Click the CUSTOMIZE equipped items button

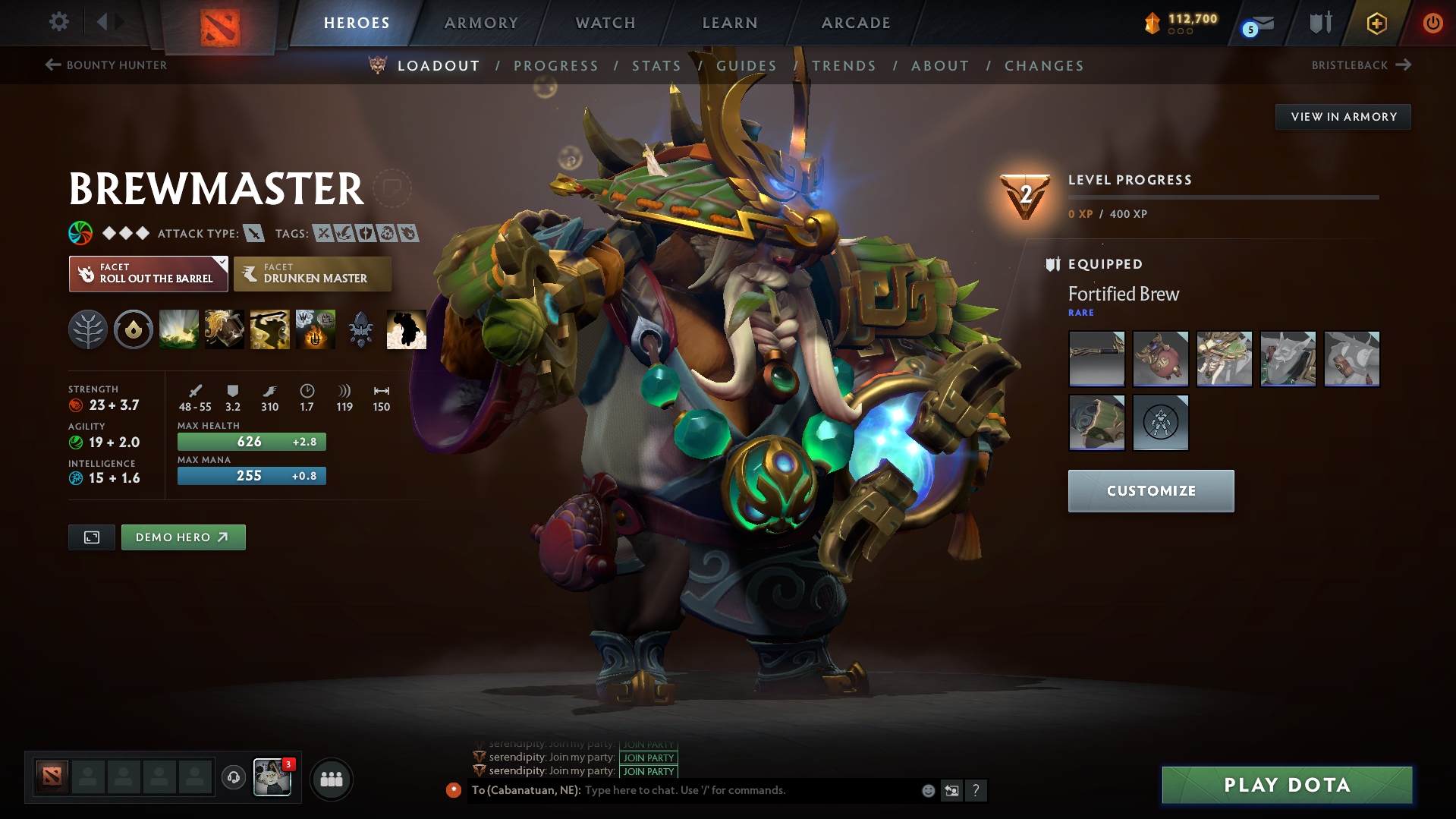pyautogui.click(x=1150, y=490)
